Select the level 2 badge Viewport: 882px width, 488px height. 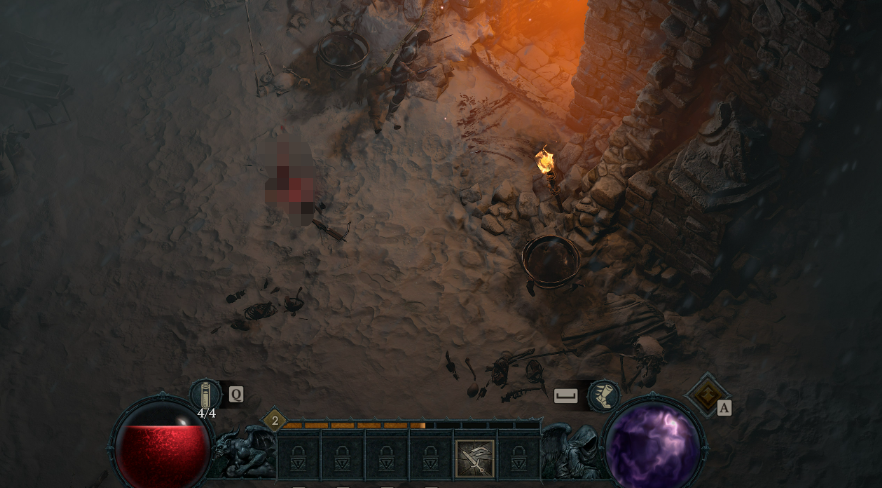[274, 421]
